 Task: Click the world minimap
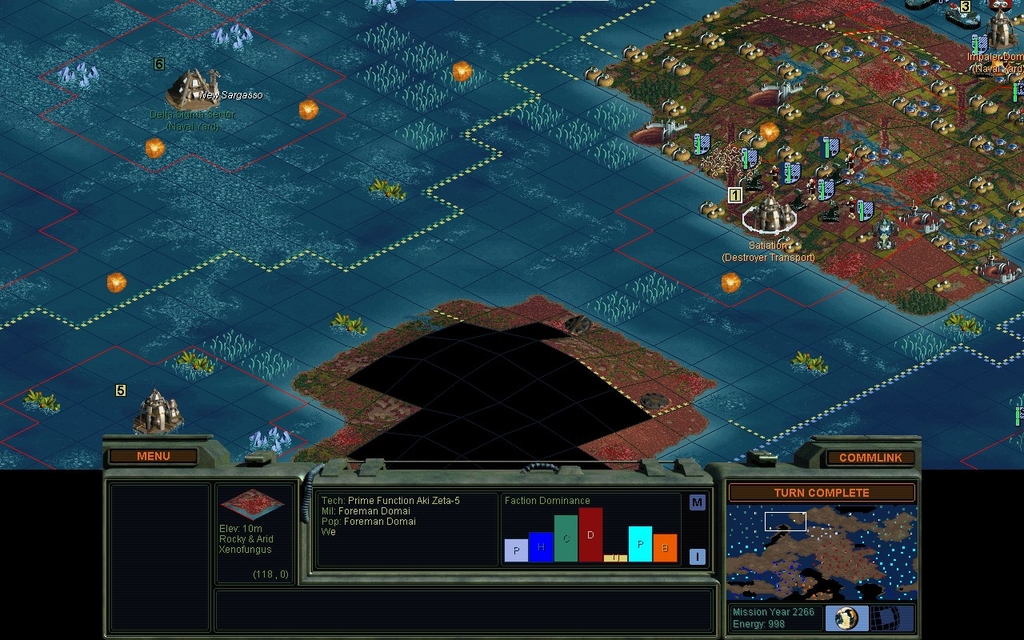tap(821, 551)
